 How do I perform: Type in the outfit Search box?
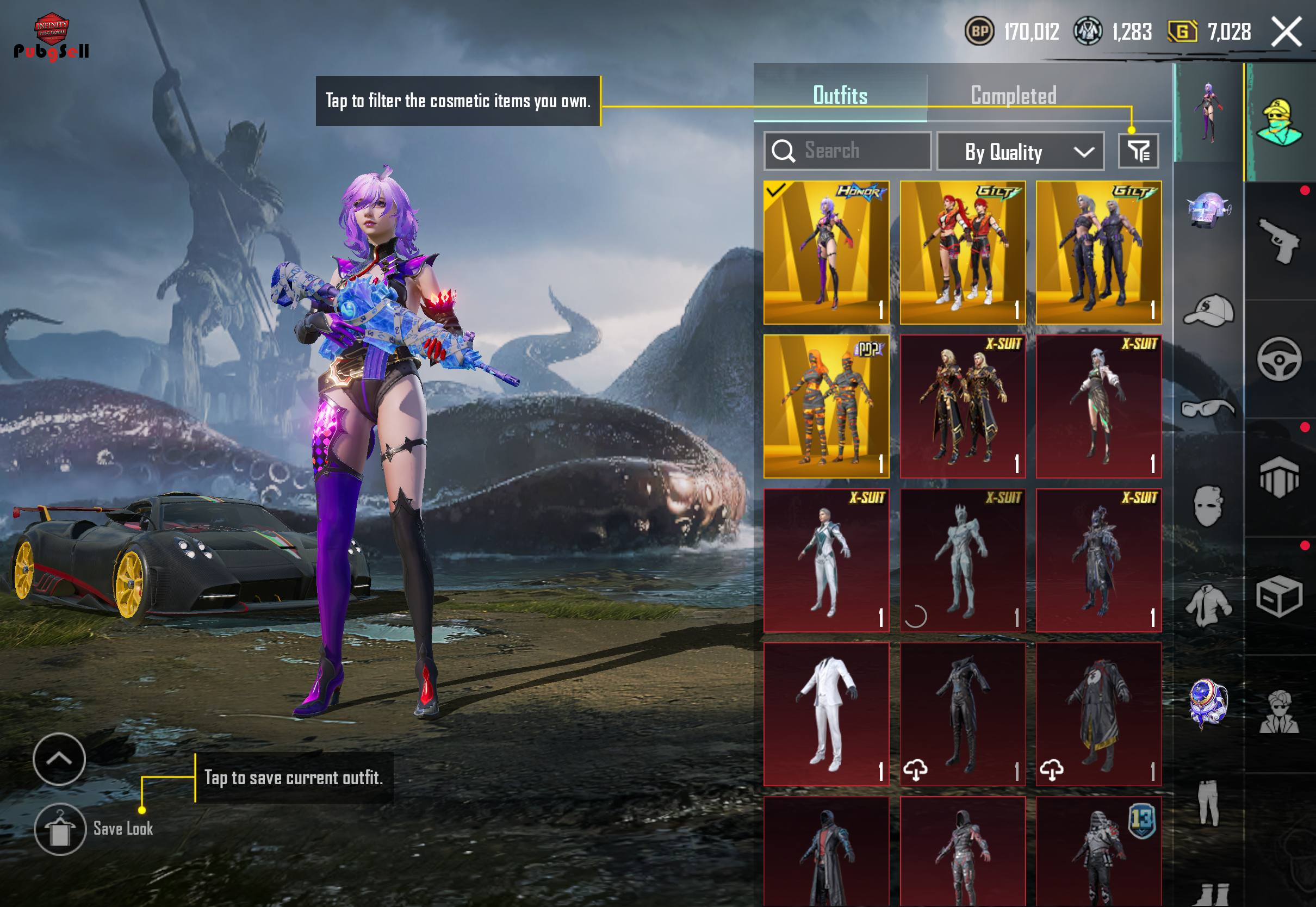[x=847, y=151]
